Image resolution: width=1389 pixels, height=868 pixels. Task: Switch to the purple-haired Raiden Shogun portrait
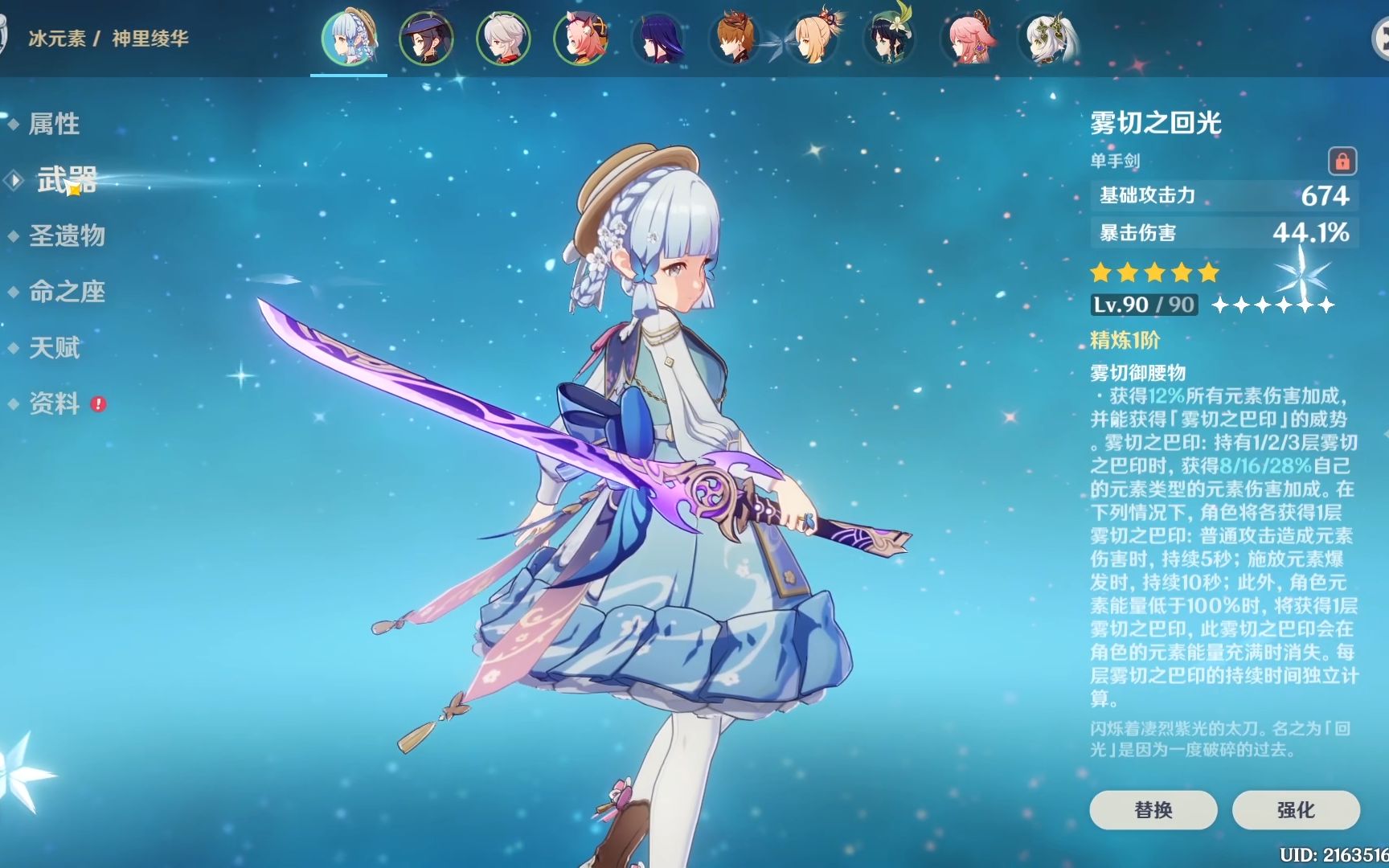[658, 38]
